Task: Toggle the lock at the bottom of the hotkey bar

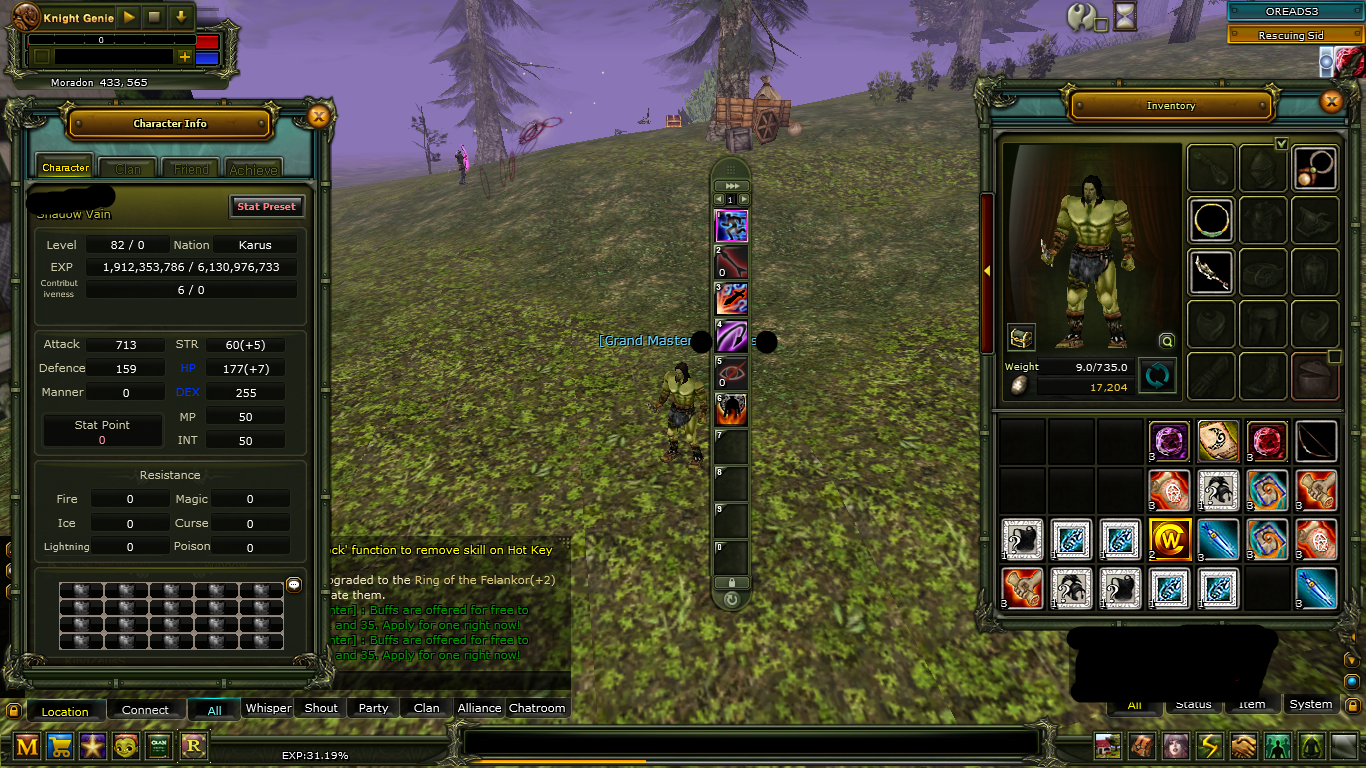Action: pos(729,584)
